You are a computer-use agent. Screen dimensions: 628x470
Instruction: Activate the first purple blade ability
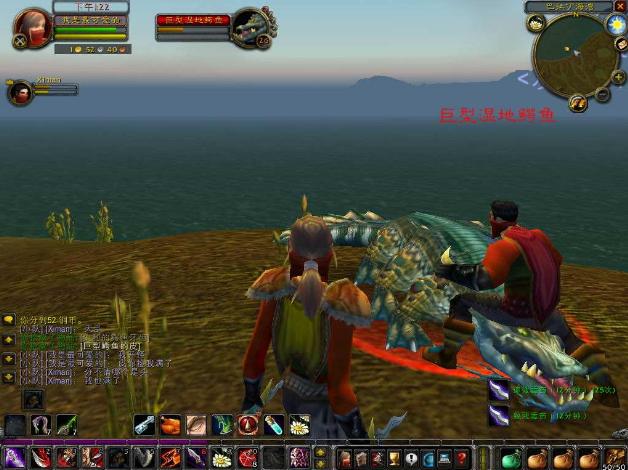pos(14,458)
